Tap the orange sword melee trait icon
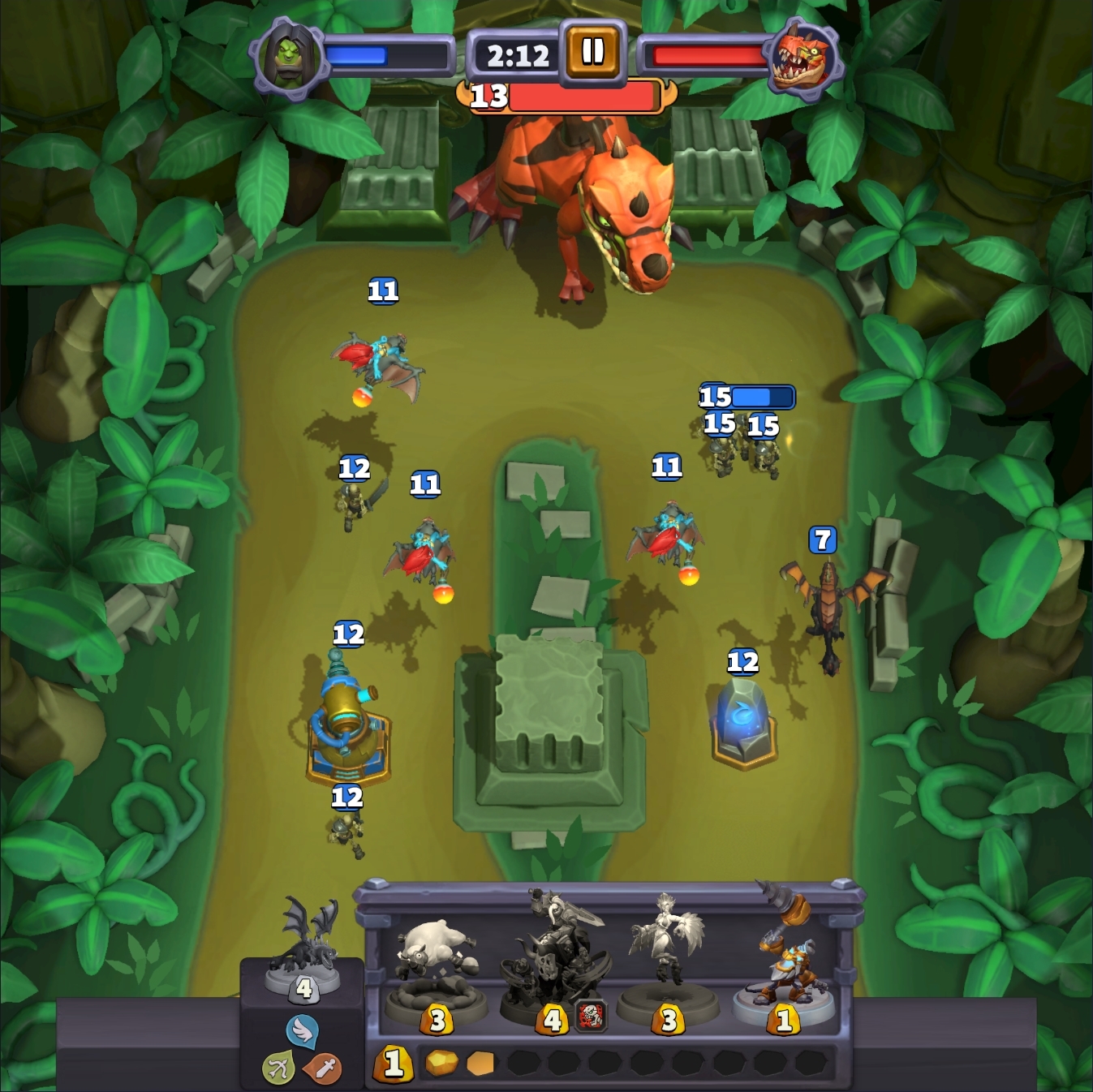The image size is (1093, 1092). [x=323, y=1069]
